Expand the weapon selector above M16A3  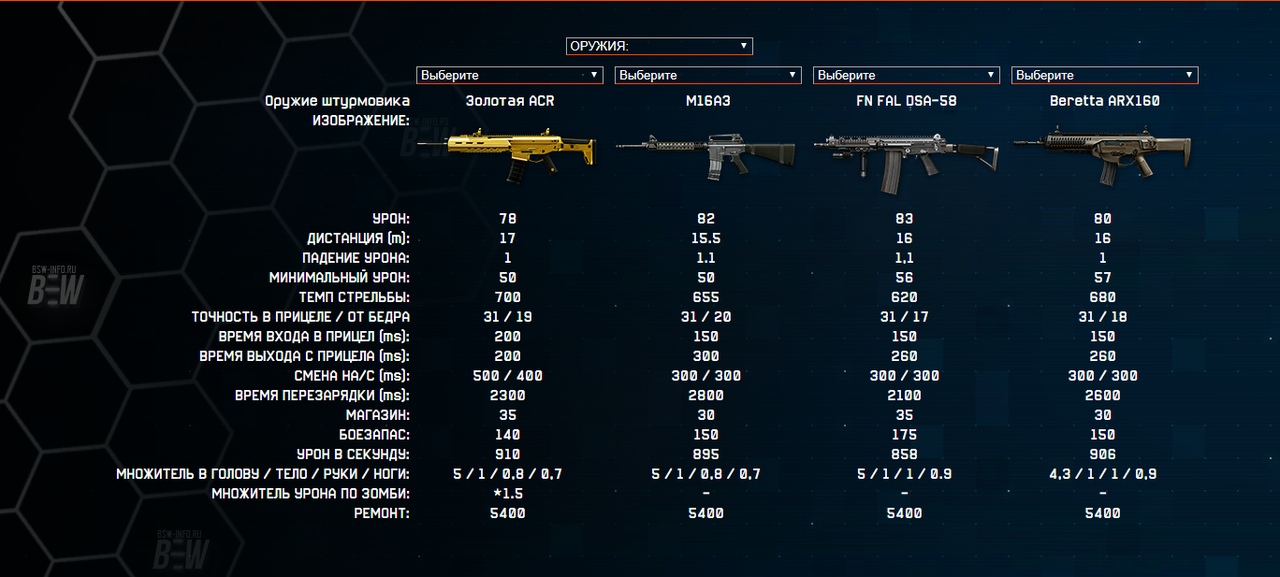pyautogui.click(x=708, y=75)
